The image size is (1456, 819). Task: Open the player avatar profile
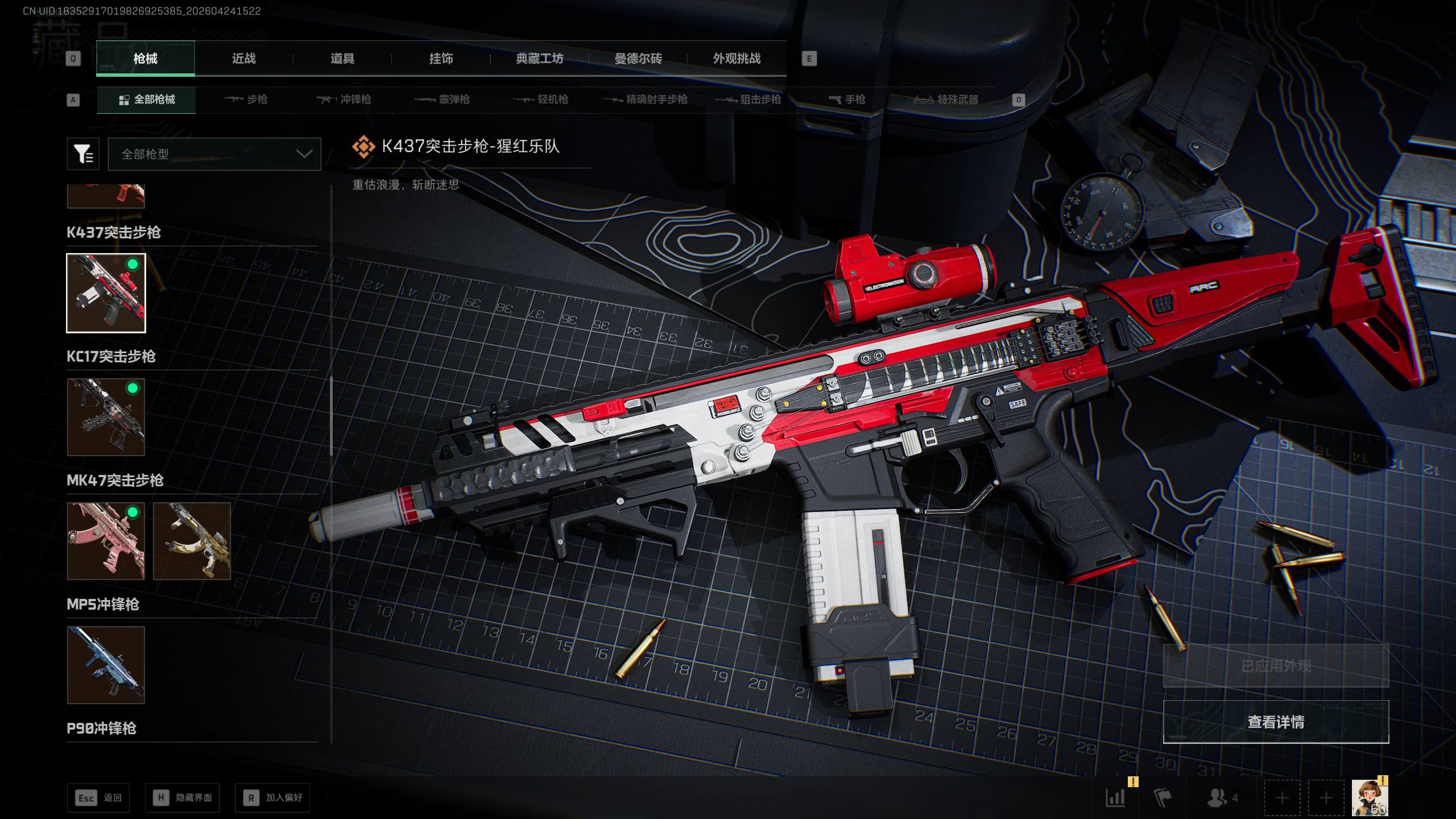(1368, 797)
